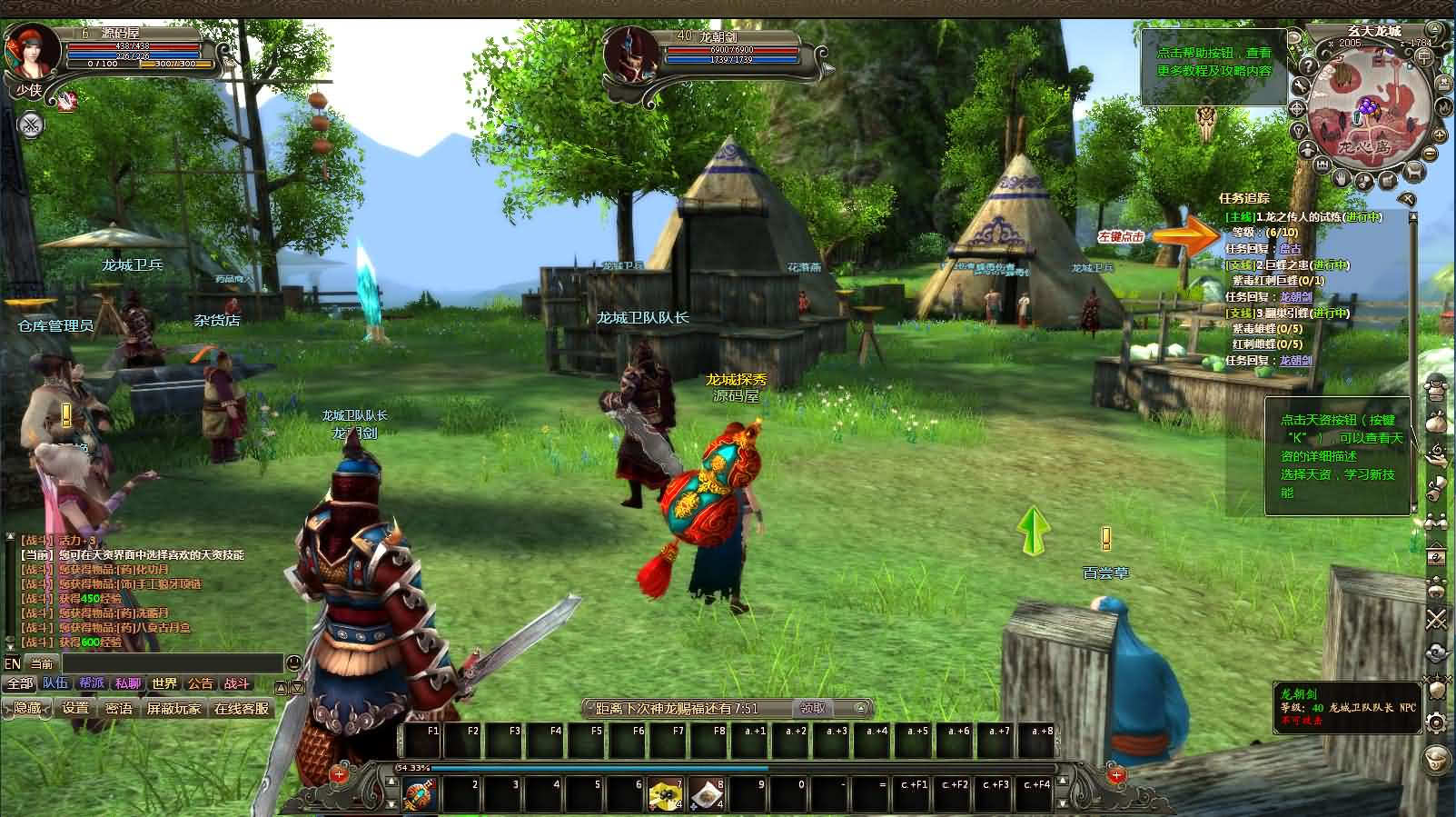Screen dimensions: 1456x817
Task: Use the gourd skill in hotbar slot 1
Action: 421,795
